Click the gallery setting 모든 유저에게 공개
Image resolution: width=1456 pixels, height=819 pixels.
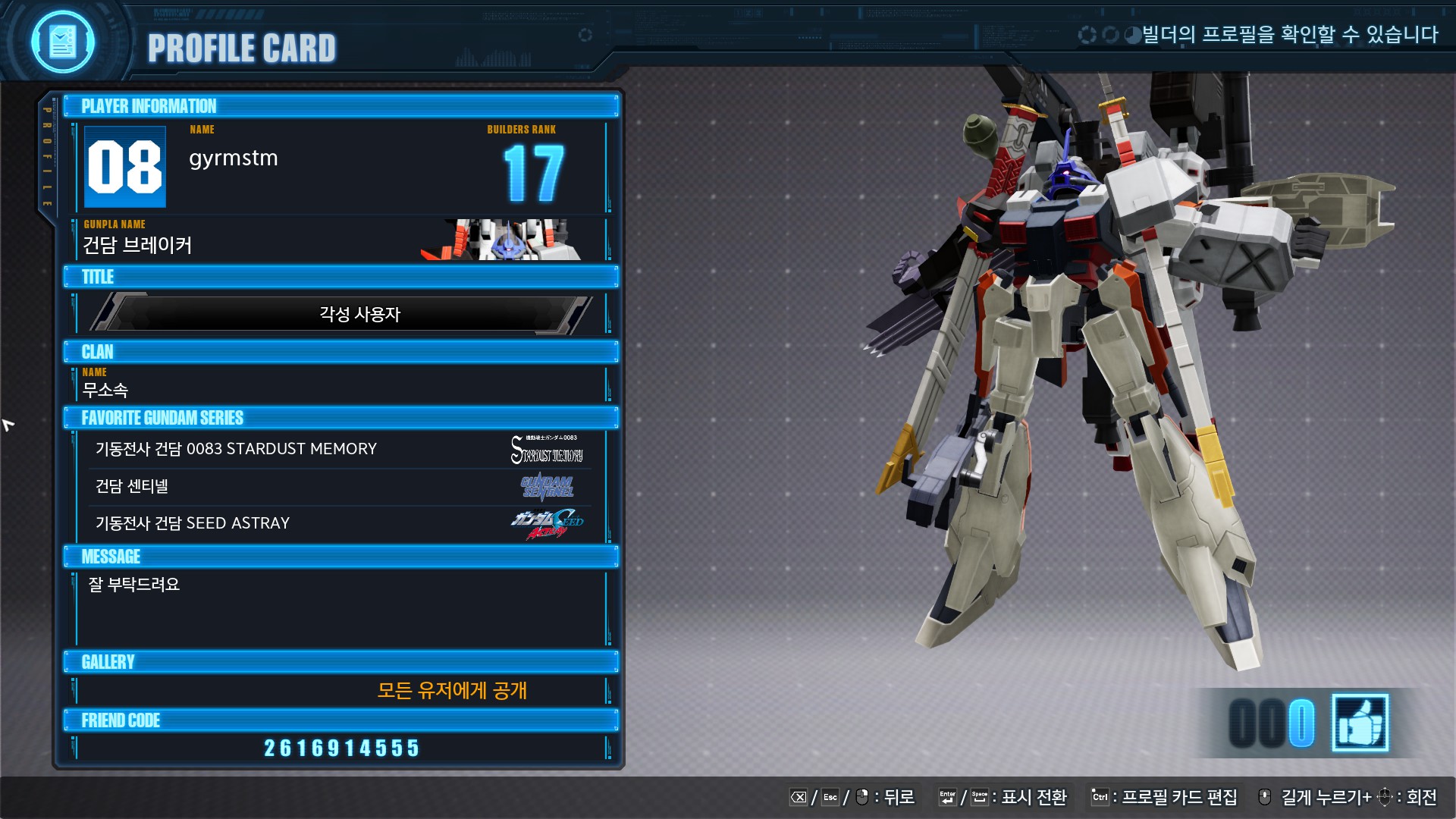451,690
